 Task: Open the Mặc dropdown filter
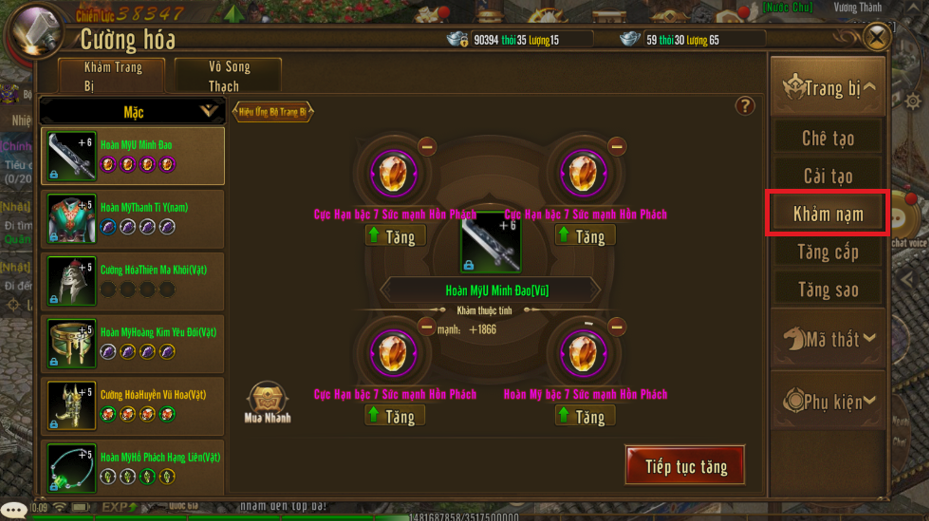(x=133, y=112)
